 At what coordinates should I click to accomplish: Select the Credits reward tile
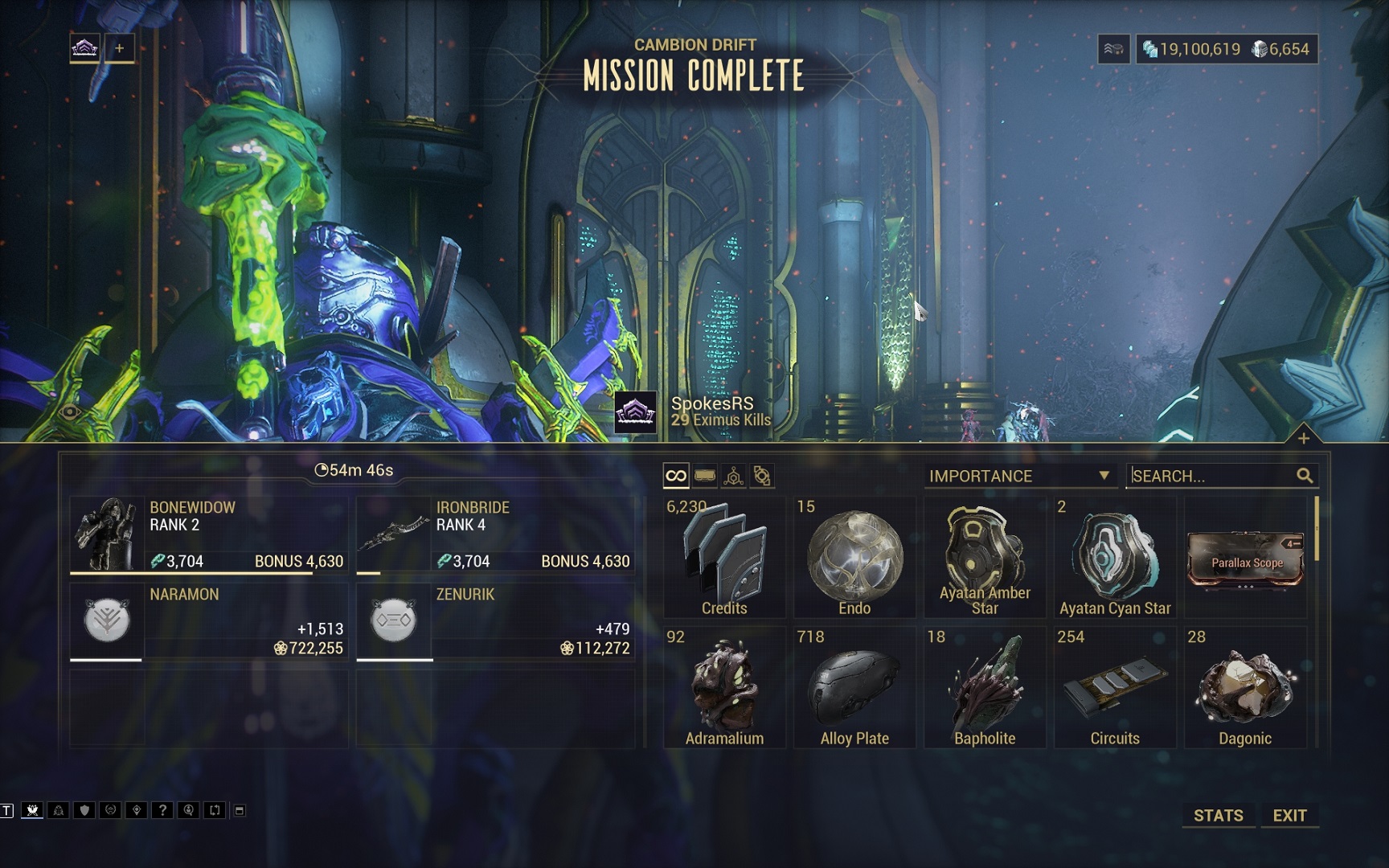pos(724,557)
